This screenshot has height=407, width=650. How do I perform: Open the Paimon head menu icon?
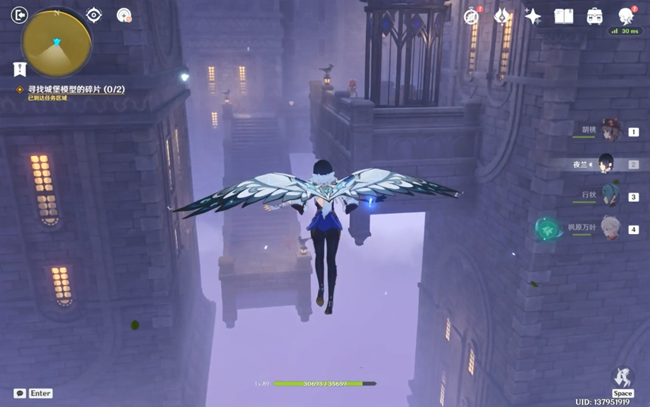[626, 16]
